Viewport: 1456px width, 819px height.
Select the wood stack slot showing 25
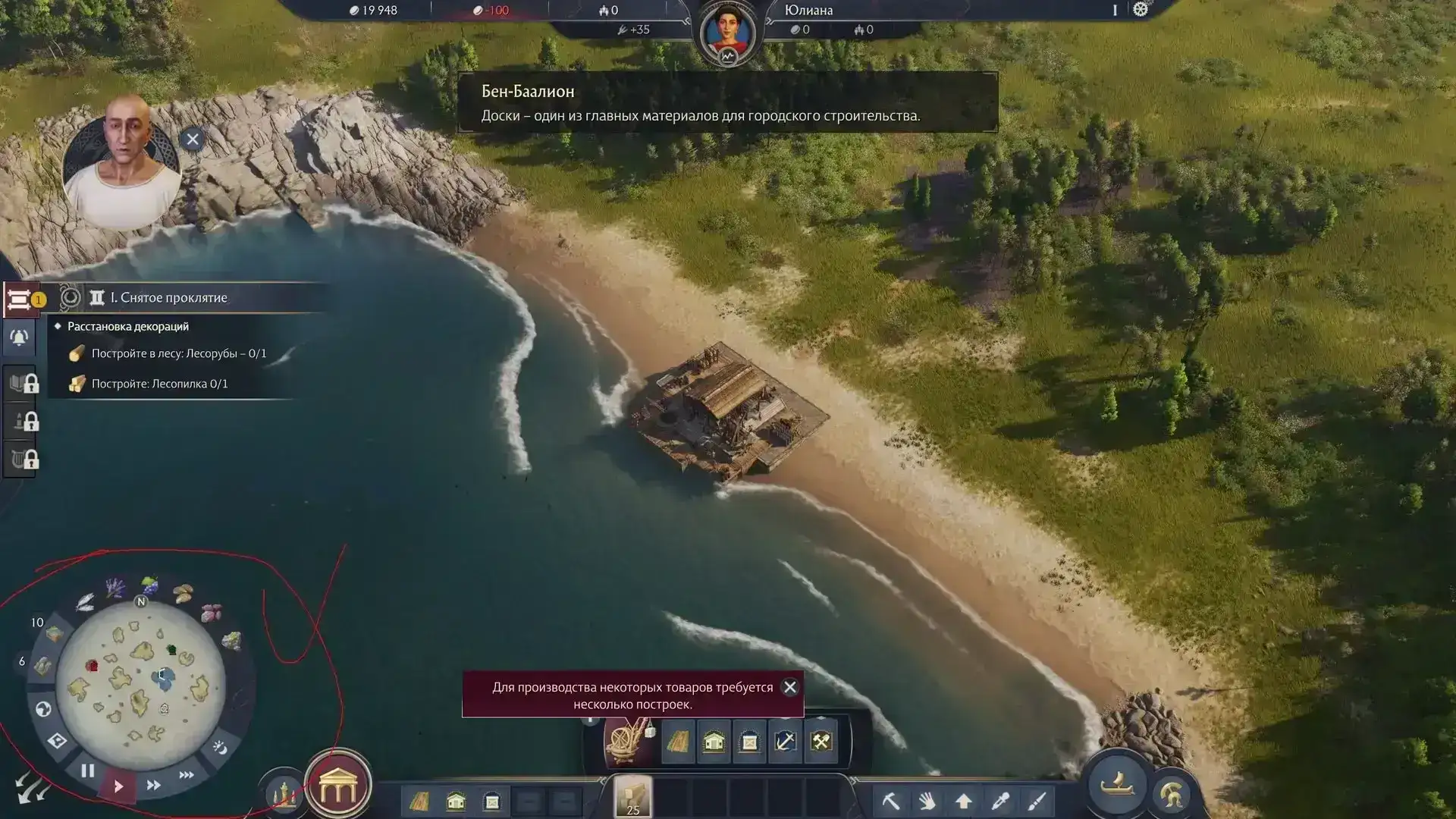pyautogui.click(x=632, y=797)
